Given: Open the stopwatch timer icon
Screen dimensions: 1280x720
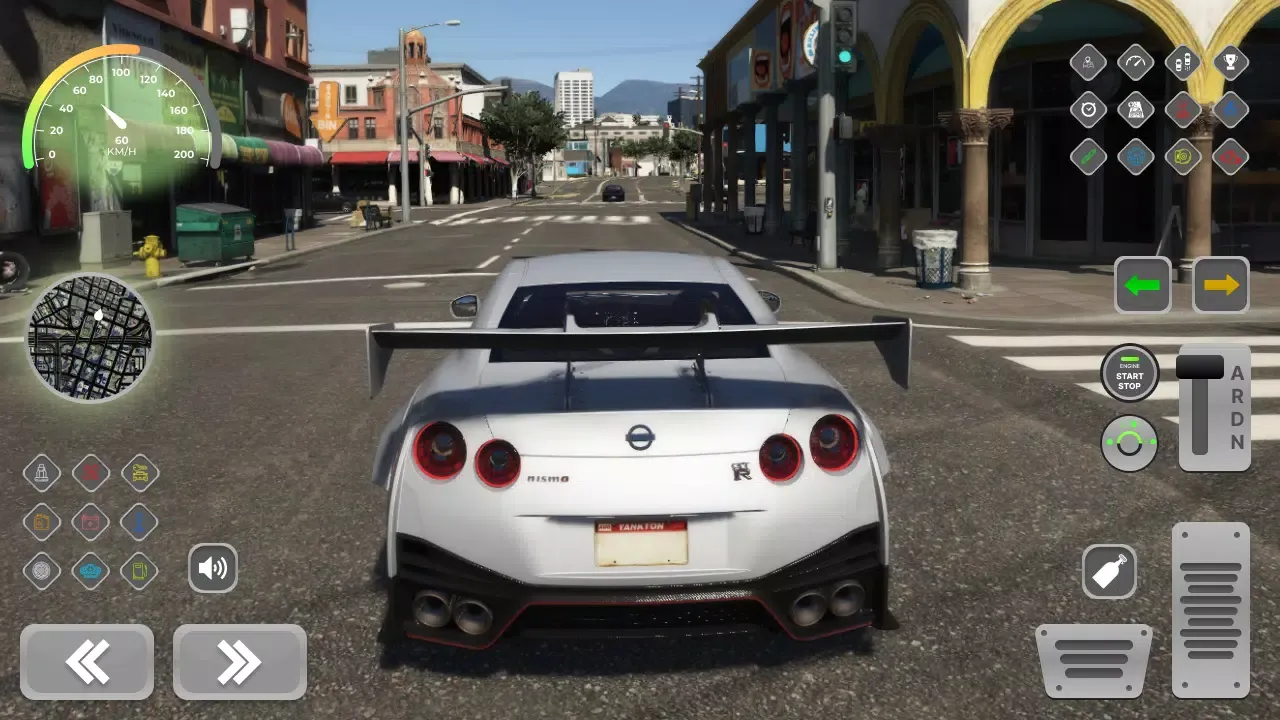Looking at the screenshot, I should 1089,109.
